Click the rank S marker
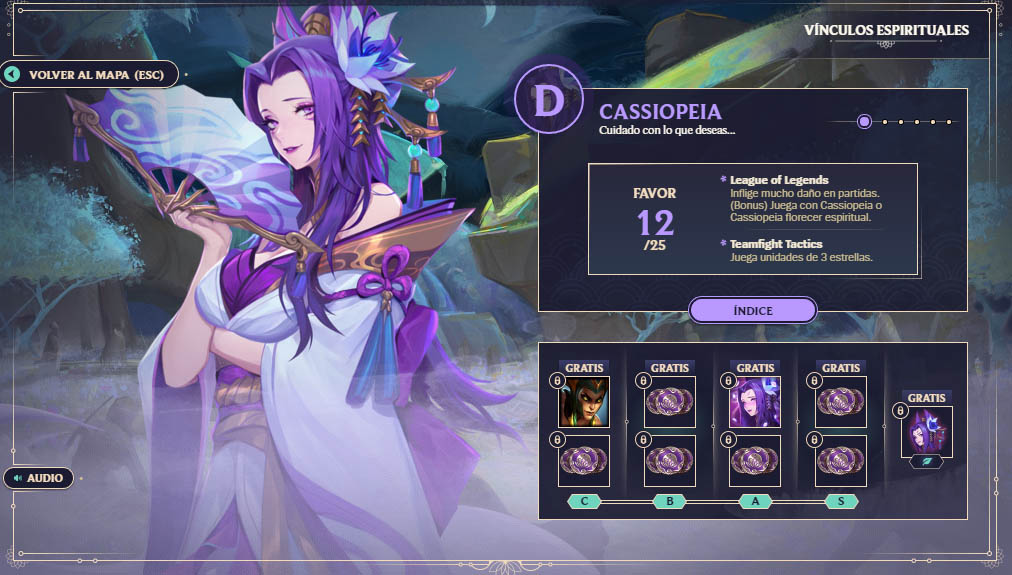Viewport: 1012px width, 575px height. pos(841,501)
